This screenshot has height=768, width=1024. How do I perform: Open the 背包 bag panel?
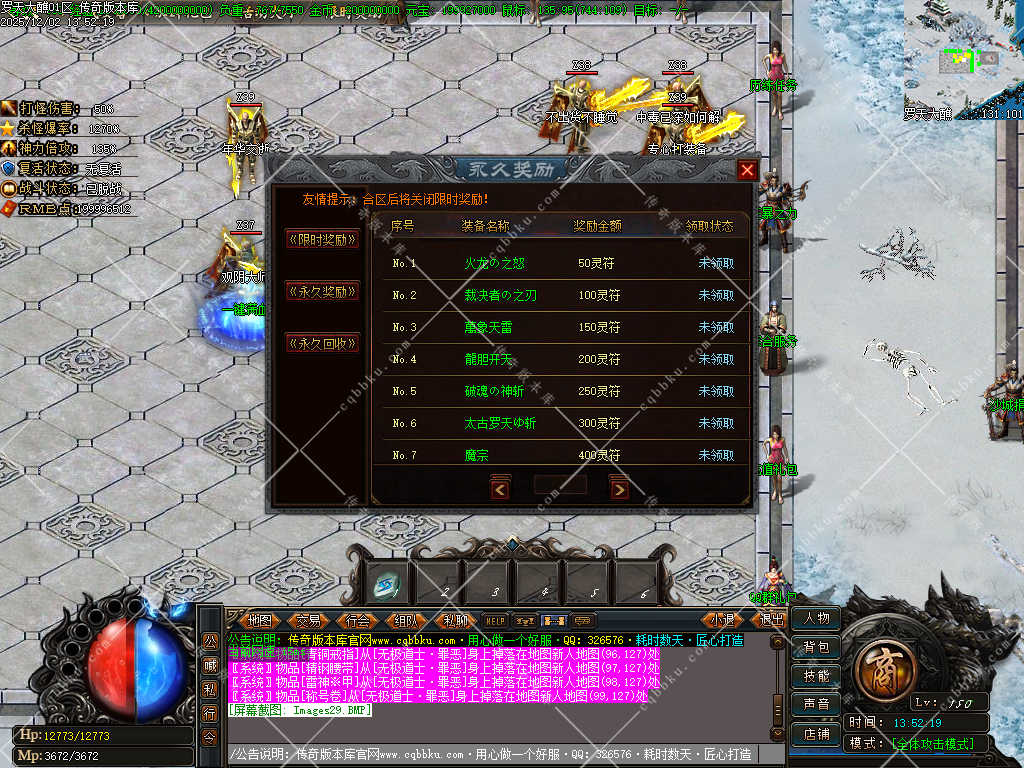[x=816, y=648]
